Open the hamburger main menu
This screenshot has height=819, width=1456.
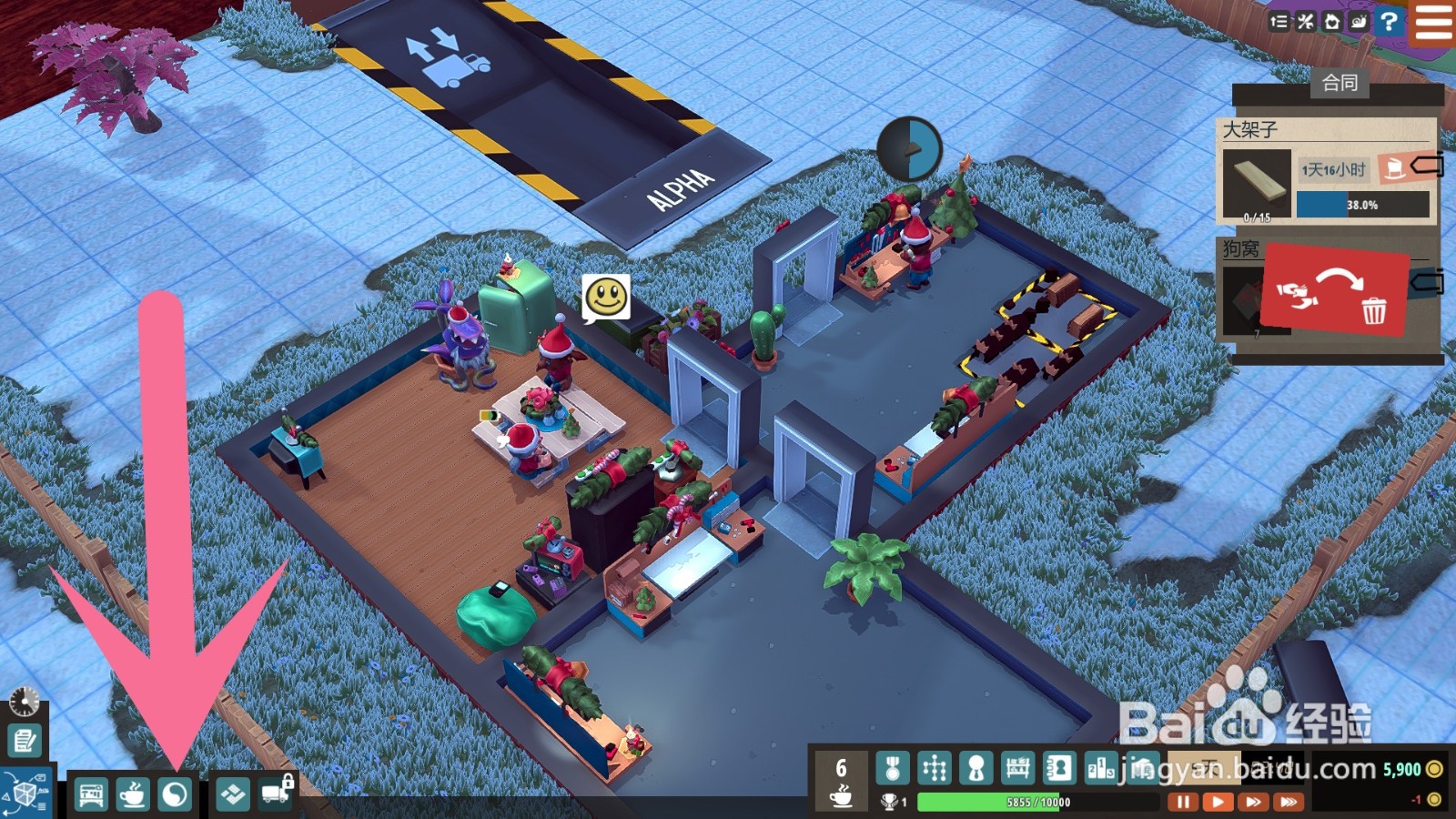coord(1433,22)
